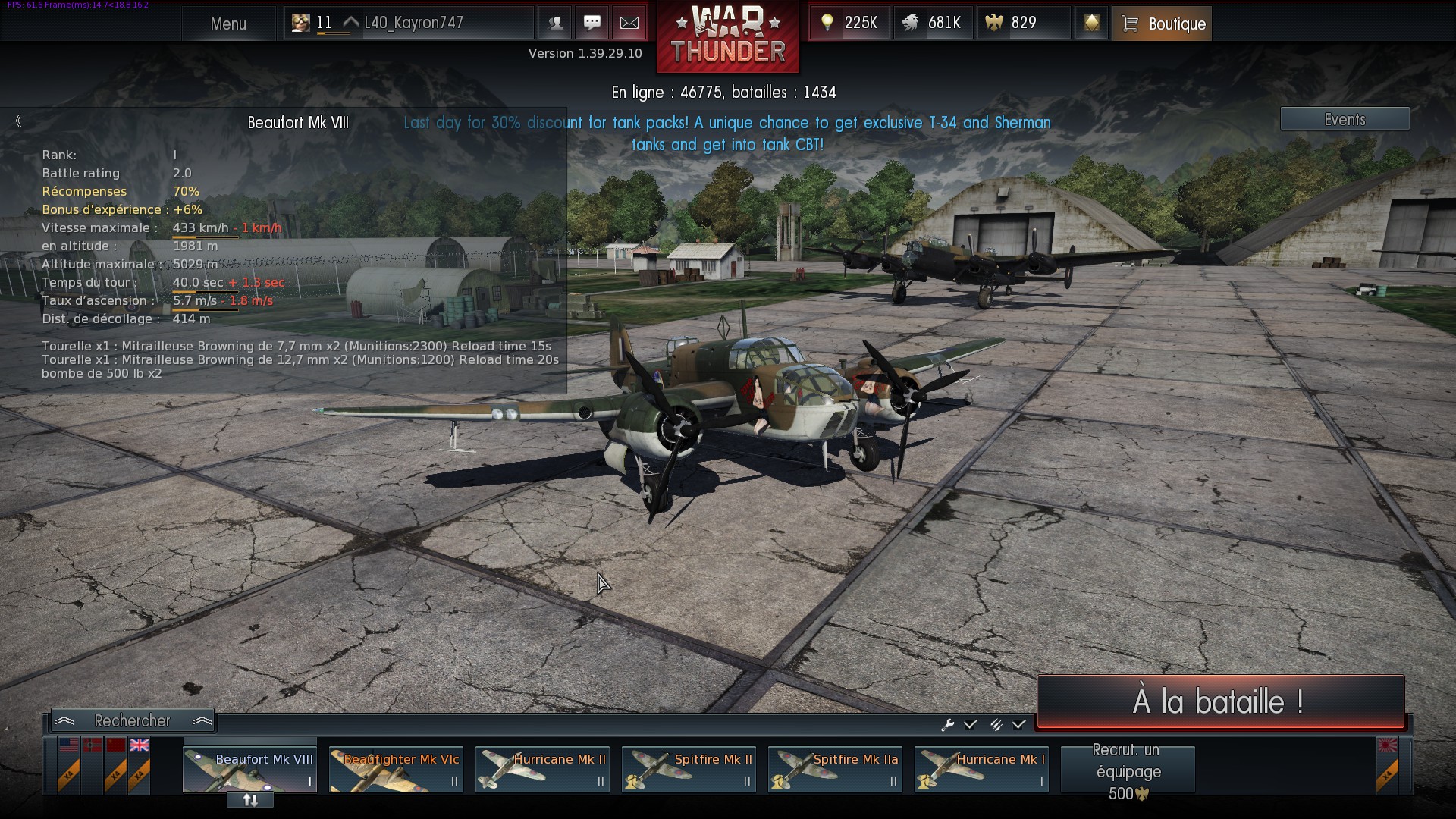Screen dimensions: 1456x819
Task: Open the L40_Kayron747 player profile
Action: point(413,23)
